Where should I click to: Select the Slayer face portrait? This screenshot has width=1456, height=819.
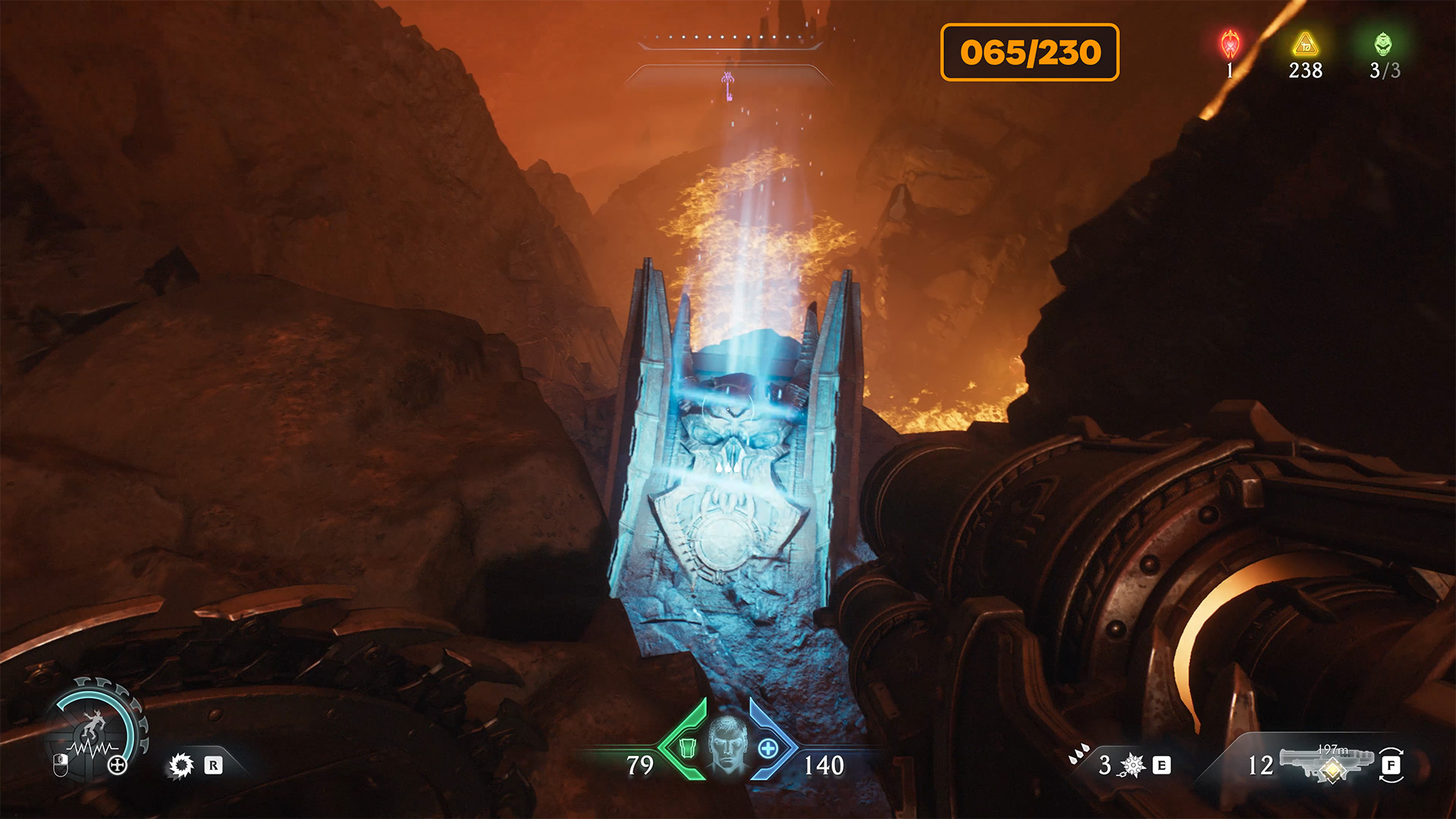(x=727, y=745)
